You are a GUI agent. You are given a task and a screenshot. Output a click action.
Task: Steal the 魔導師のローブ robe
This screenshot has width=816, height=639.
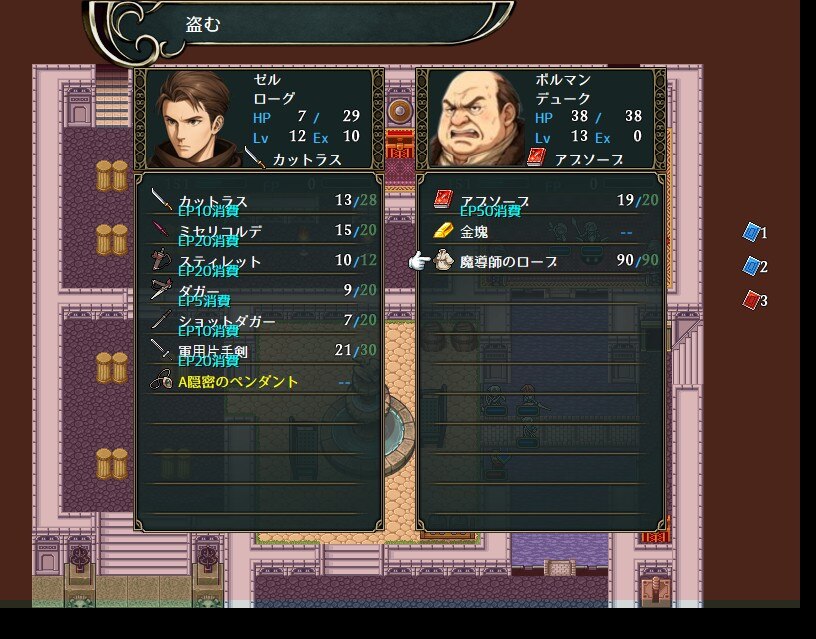point(540,261)
